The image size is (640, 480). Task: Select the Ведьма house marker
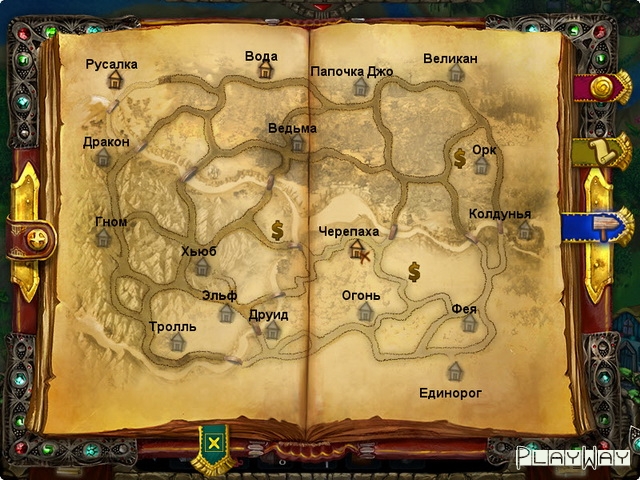pyautogui.click(x=297, y=143)
